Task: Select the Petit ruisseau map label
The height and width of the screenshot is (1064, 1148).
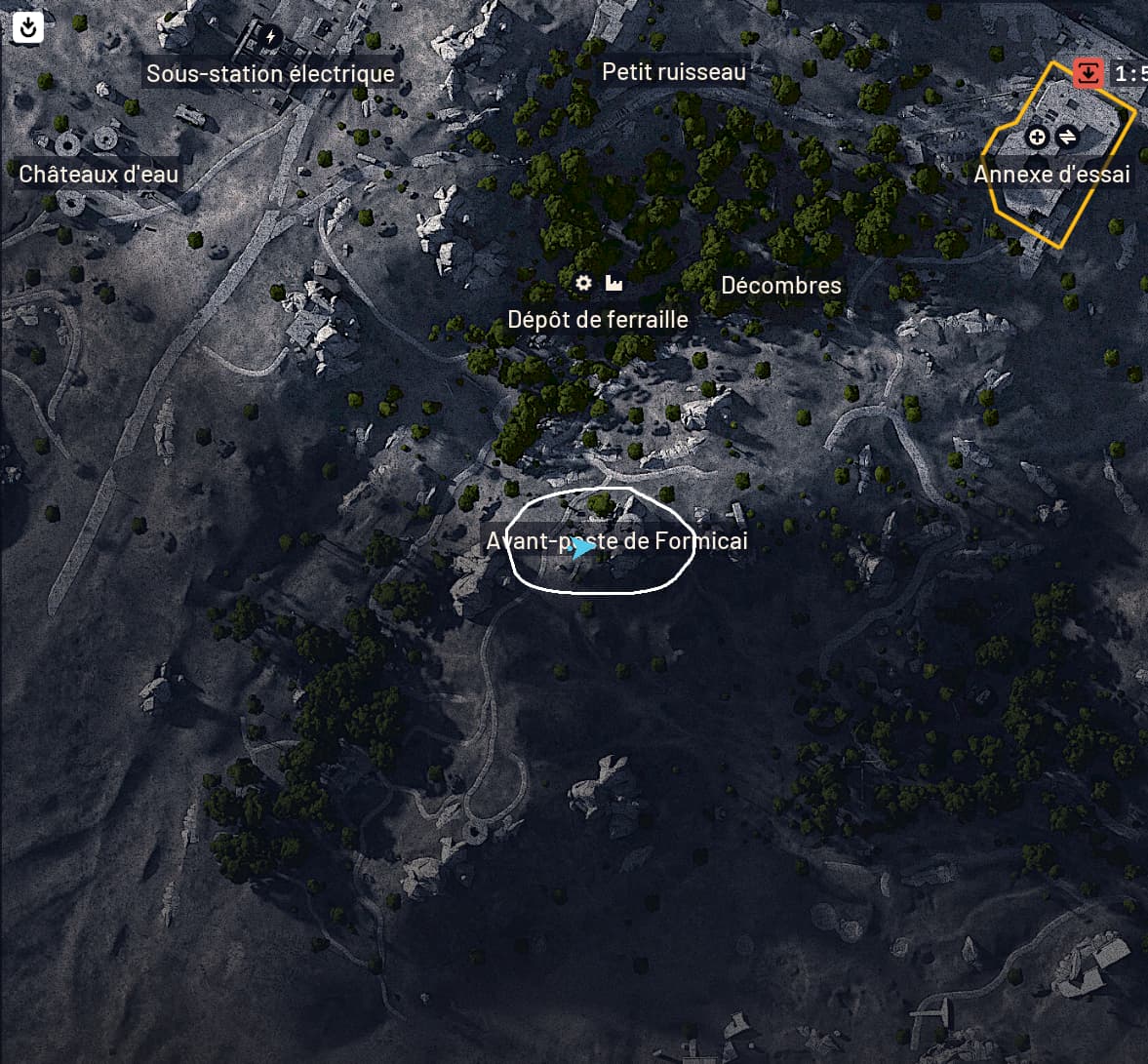Action: (x=674, y=71)
